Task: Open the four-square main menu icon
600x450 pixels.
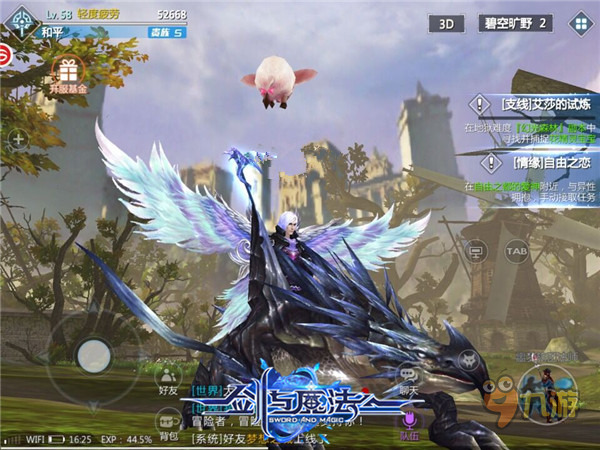Action: 578,22
